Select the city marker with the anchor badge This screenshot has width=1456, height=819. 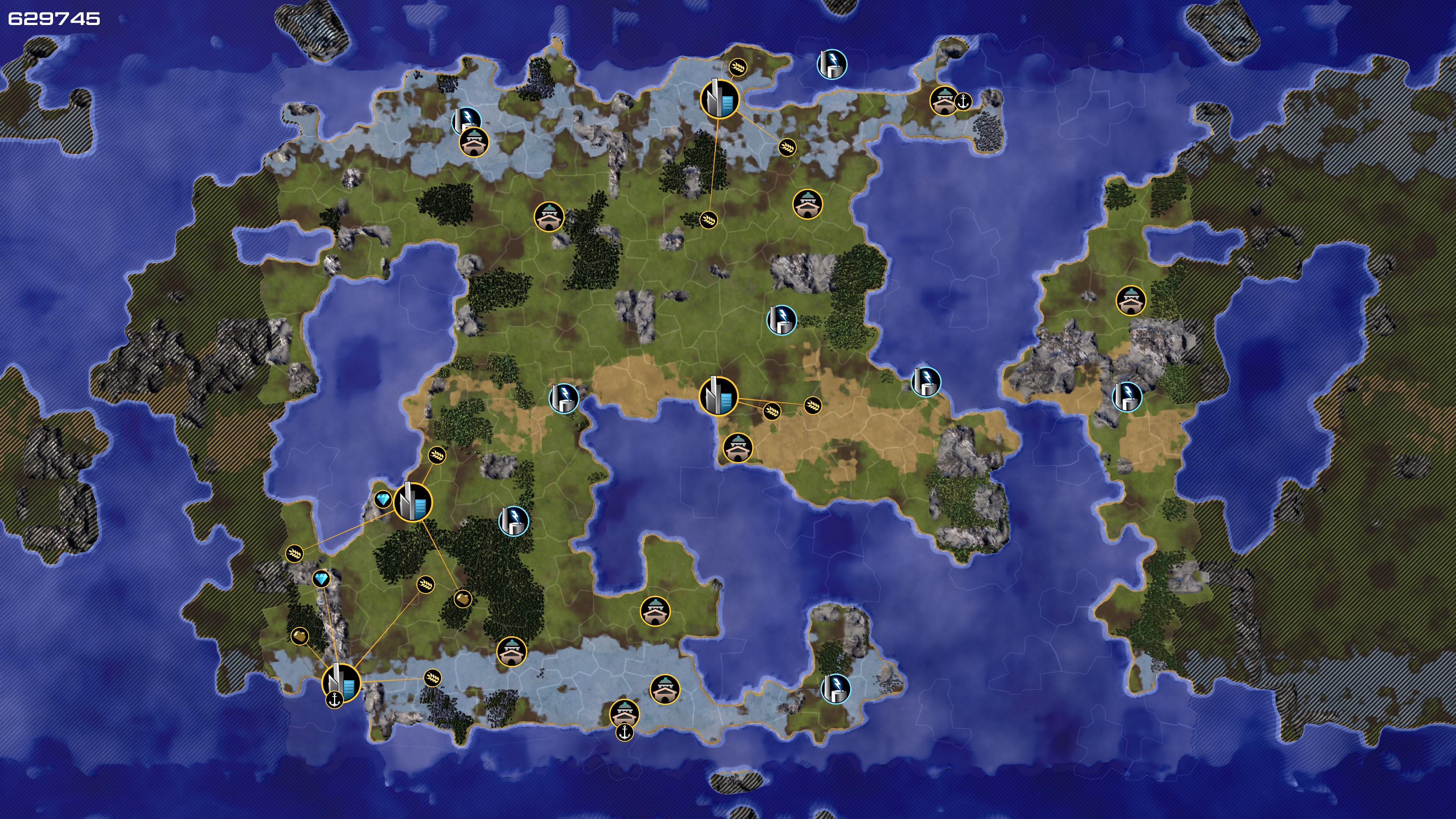(x=341, y=683)
